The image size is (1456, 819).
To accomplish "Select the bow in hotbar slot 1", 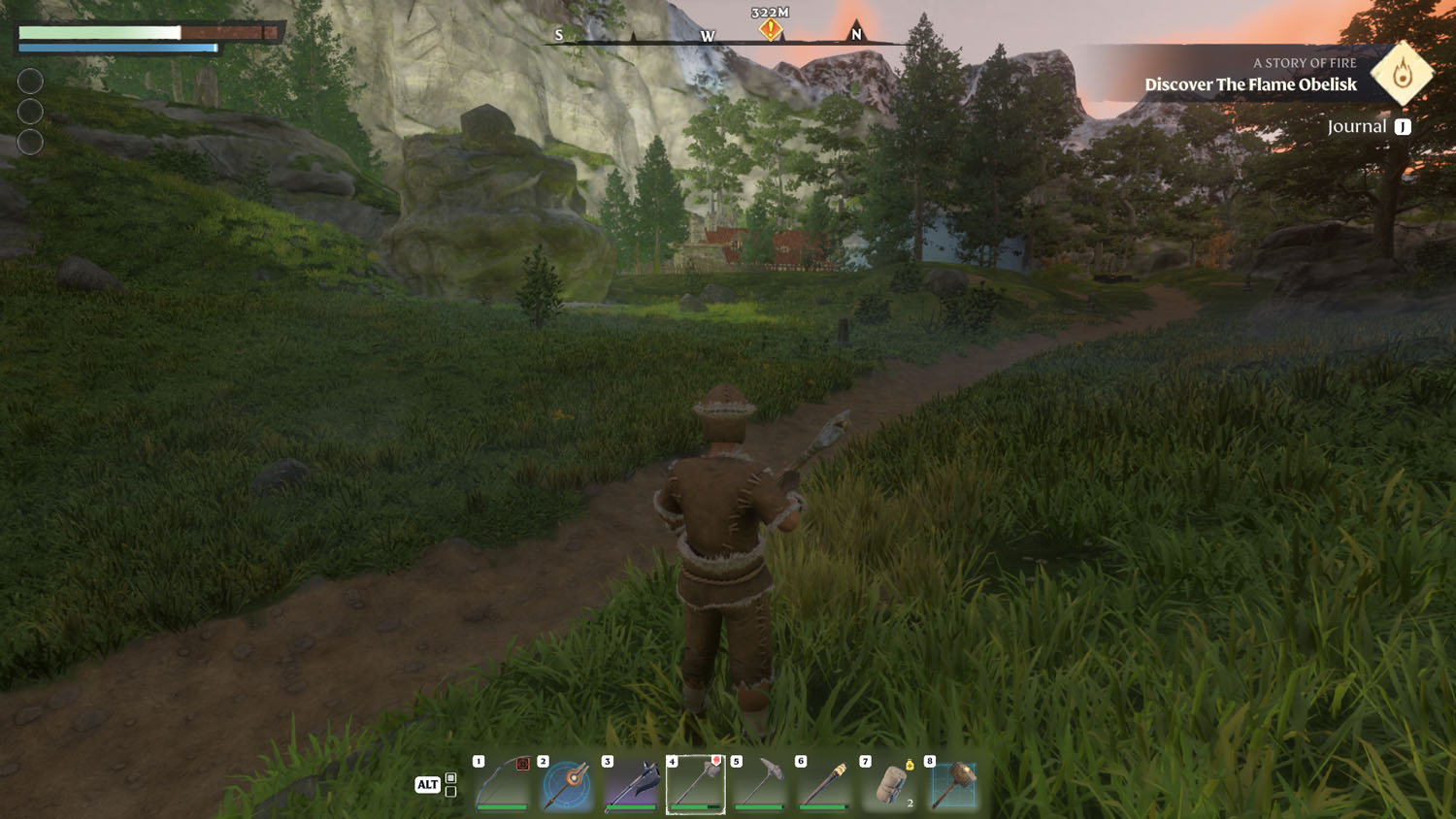I will tap(503, 784).
